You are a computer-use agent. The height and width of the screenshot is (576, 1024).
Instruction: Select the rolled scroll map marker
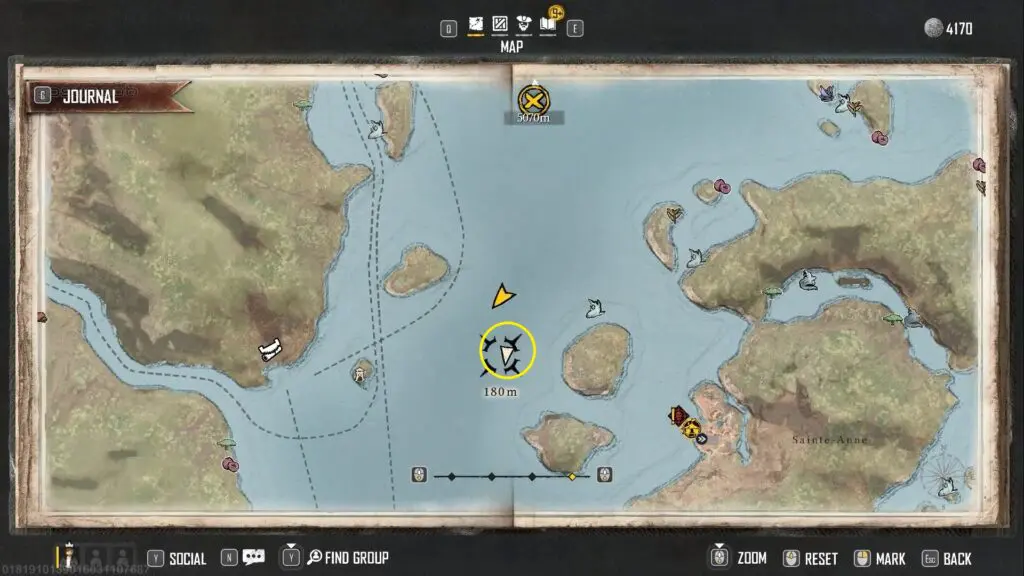(269, 349)
